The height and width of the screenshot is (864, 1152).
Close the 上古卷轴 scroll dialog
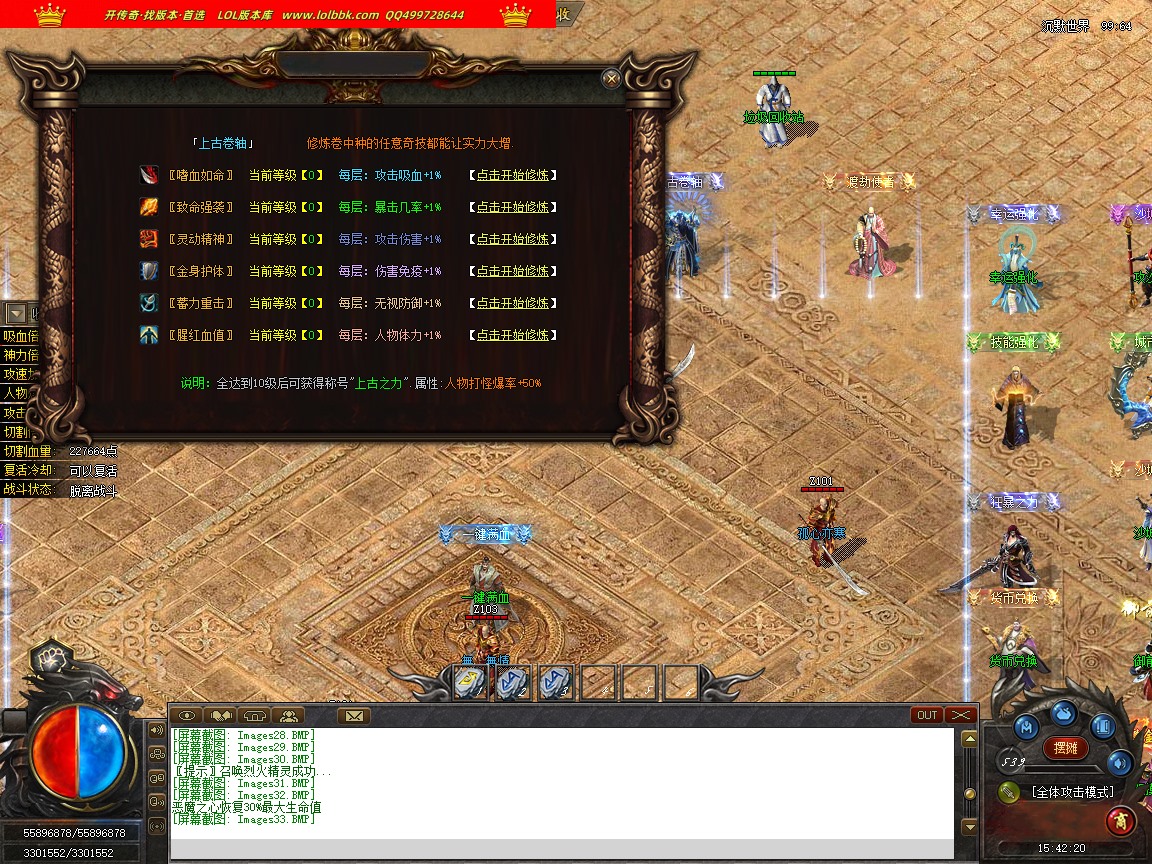pyautogui.click(x=611, y=79)
